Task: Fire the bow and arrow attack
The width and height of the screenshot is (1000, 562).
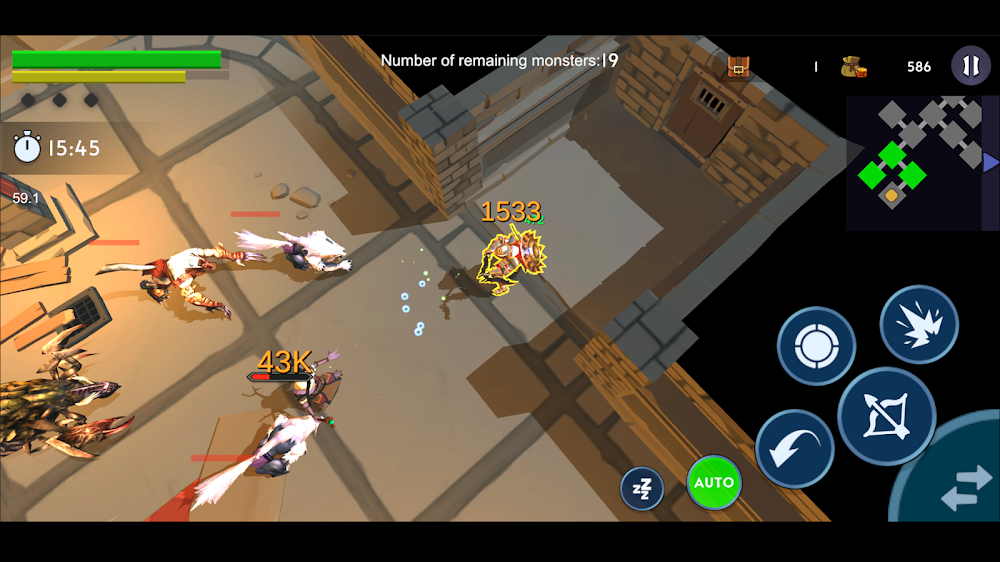Action: pos(886,416)
